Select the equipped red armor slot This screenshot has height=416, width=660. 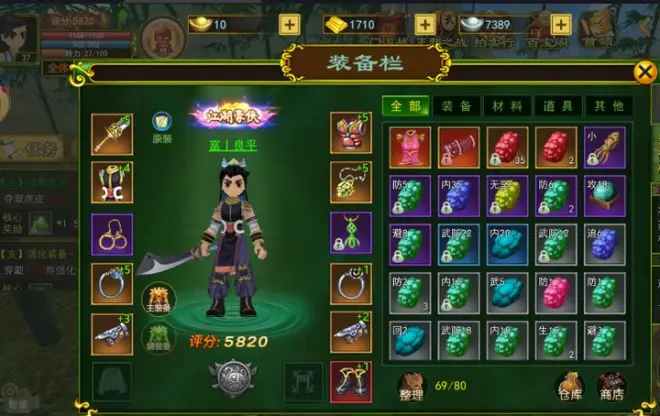[350, 133]
